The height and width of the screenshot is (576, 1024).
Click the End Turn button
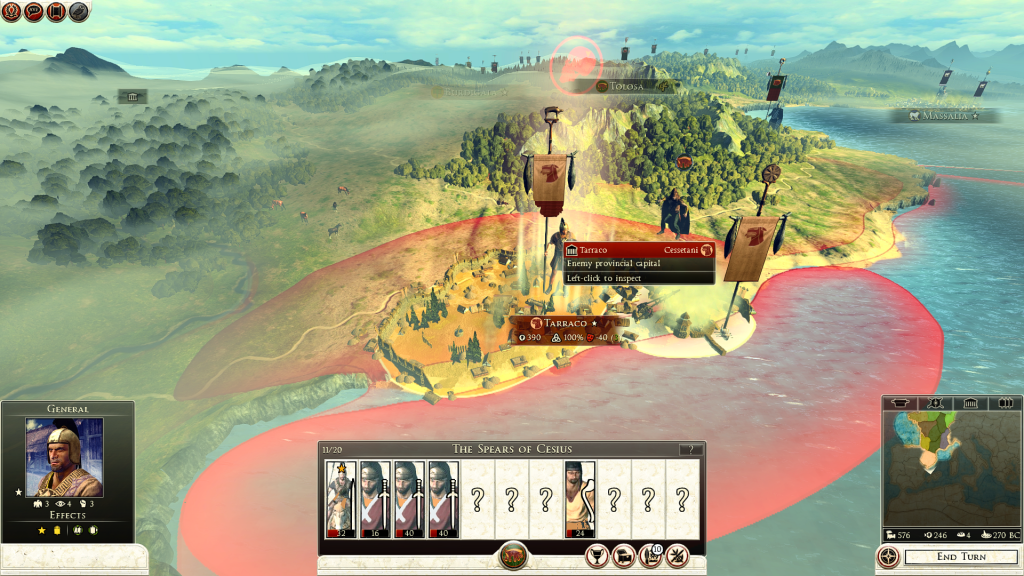[x=960, y=557]
